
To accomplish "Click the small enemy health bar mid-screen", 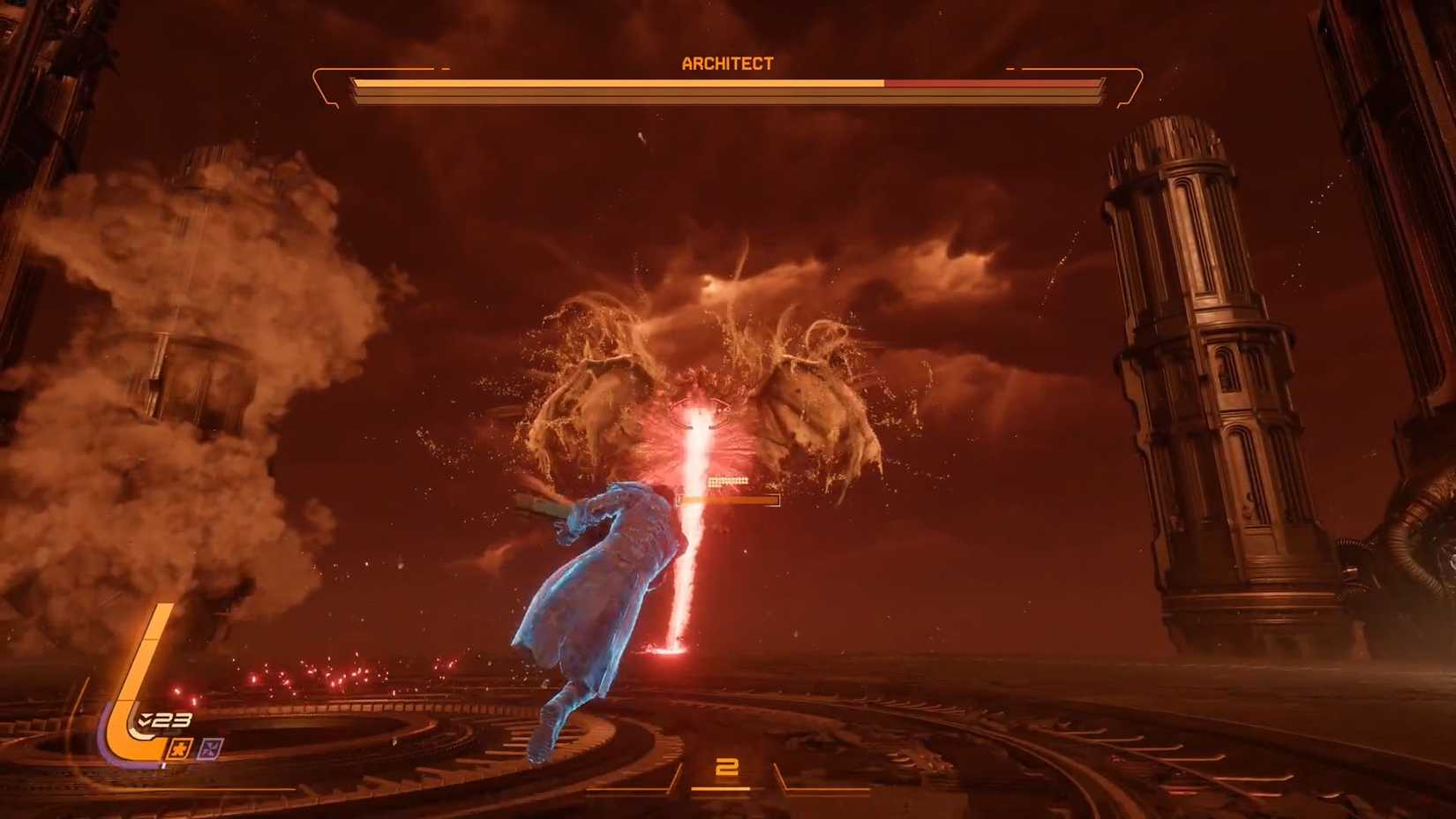I will (x=728, y=500).
